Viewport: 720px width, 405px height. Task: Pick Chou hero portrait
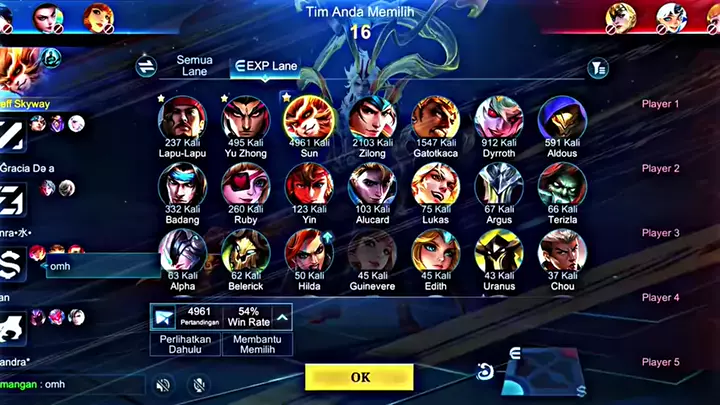pos(562,251)
